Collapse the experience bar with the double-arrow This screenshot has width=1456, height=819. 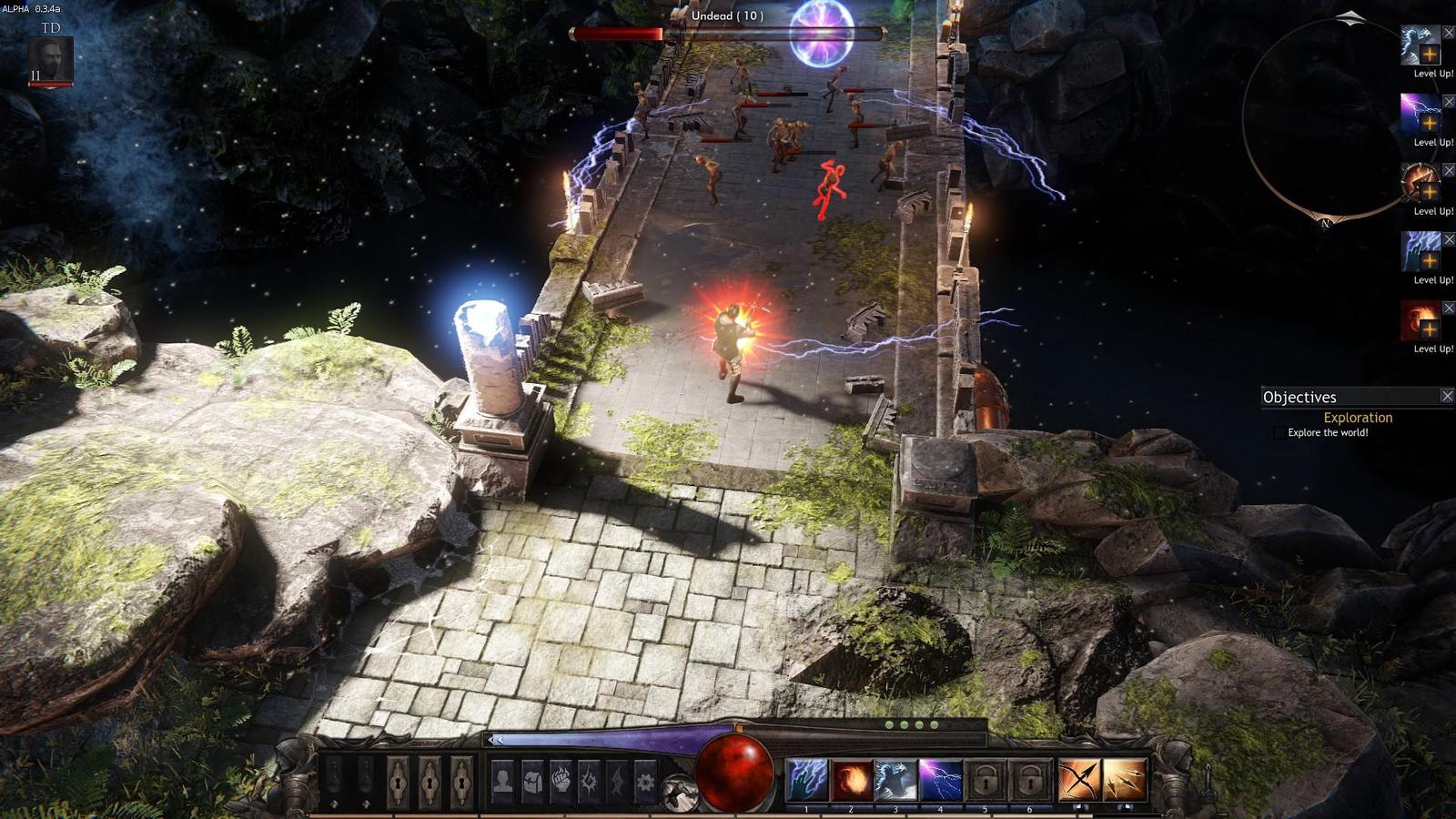pyautogui.click(x=495, y=740)
